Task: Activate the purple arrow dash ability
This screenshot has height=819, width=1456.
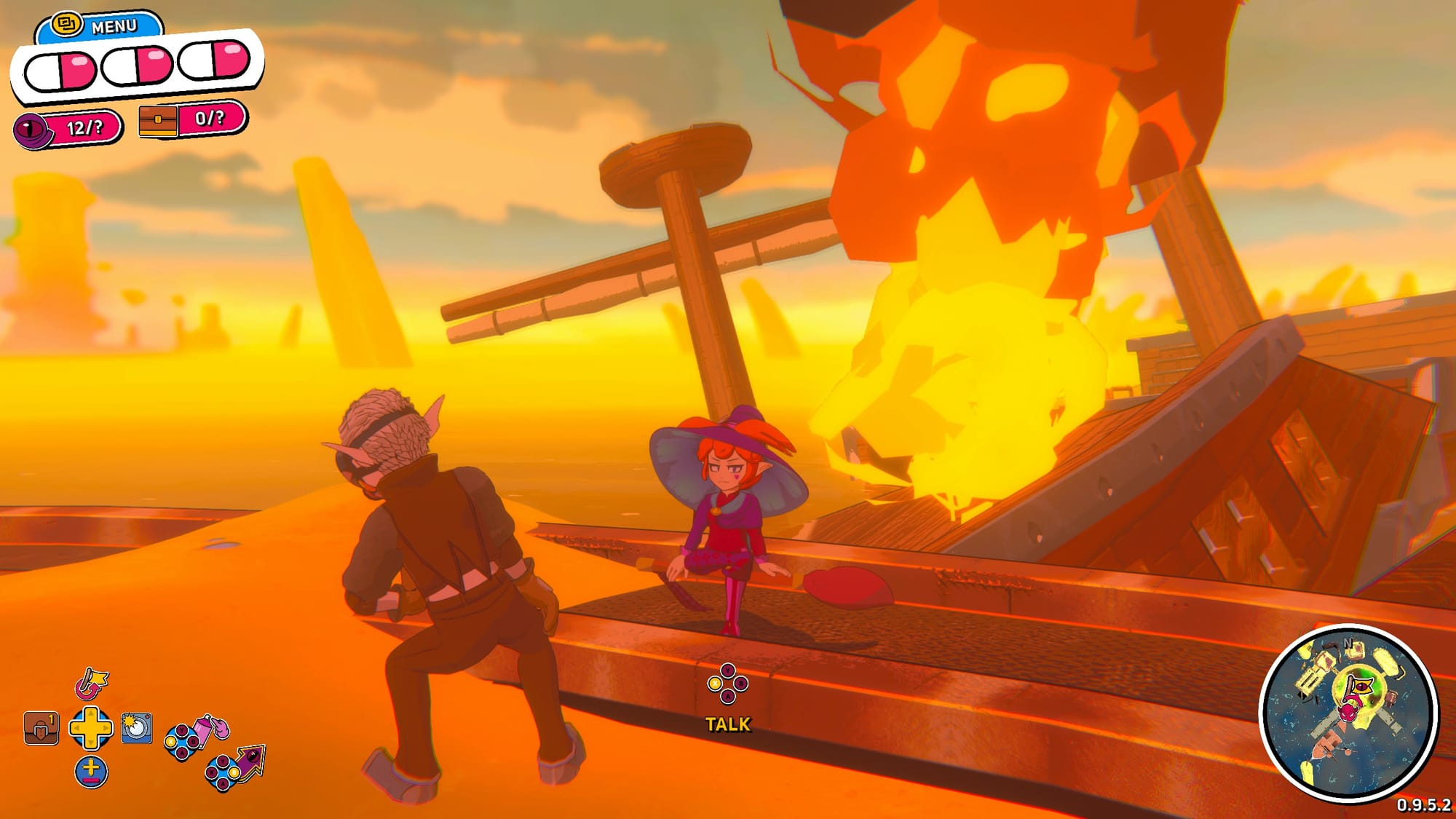Action: click(x=251, y=761)
